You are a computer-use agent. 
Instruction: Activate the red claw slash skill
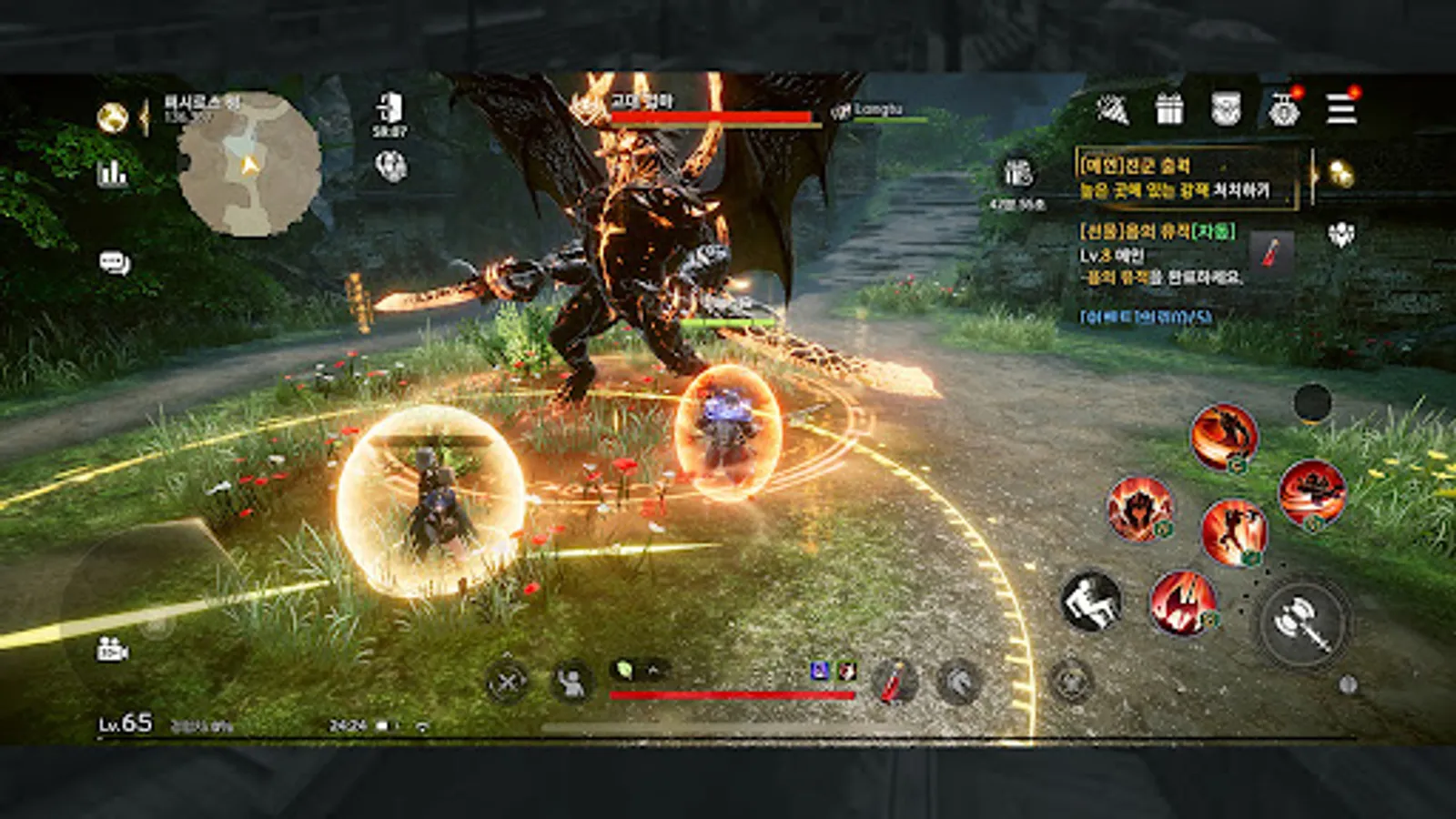tap(1183, 602)
